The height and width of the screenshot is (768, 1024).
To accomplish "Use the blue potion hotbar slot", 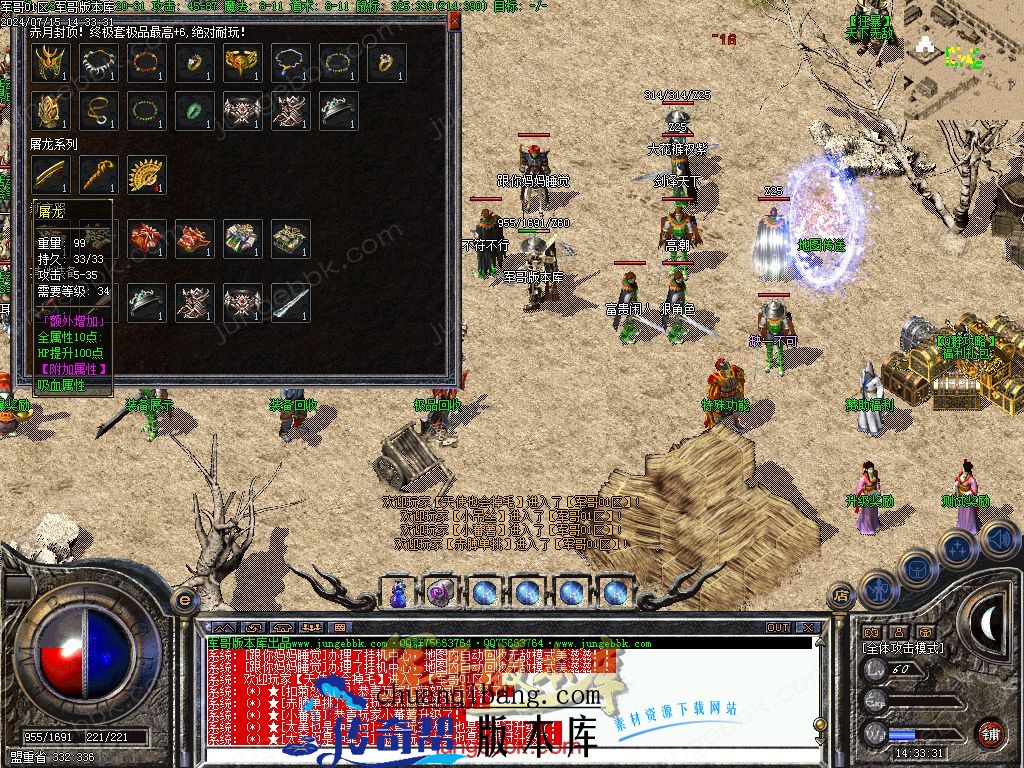I will coord(399,593).
